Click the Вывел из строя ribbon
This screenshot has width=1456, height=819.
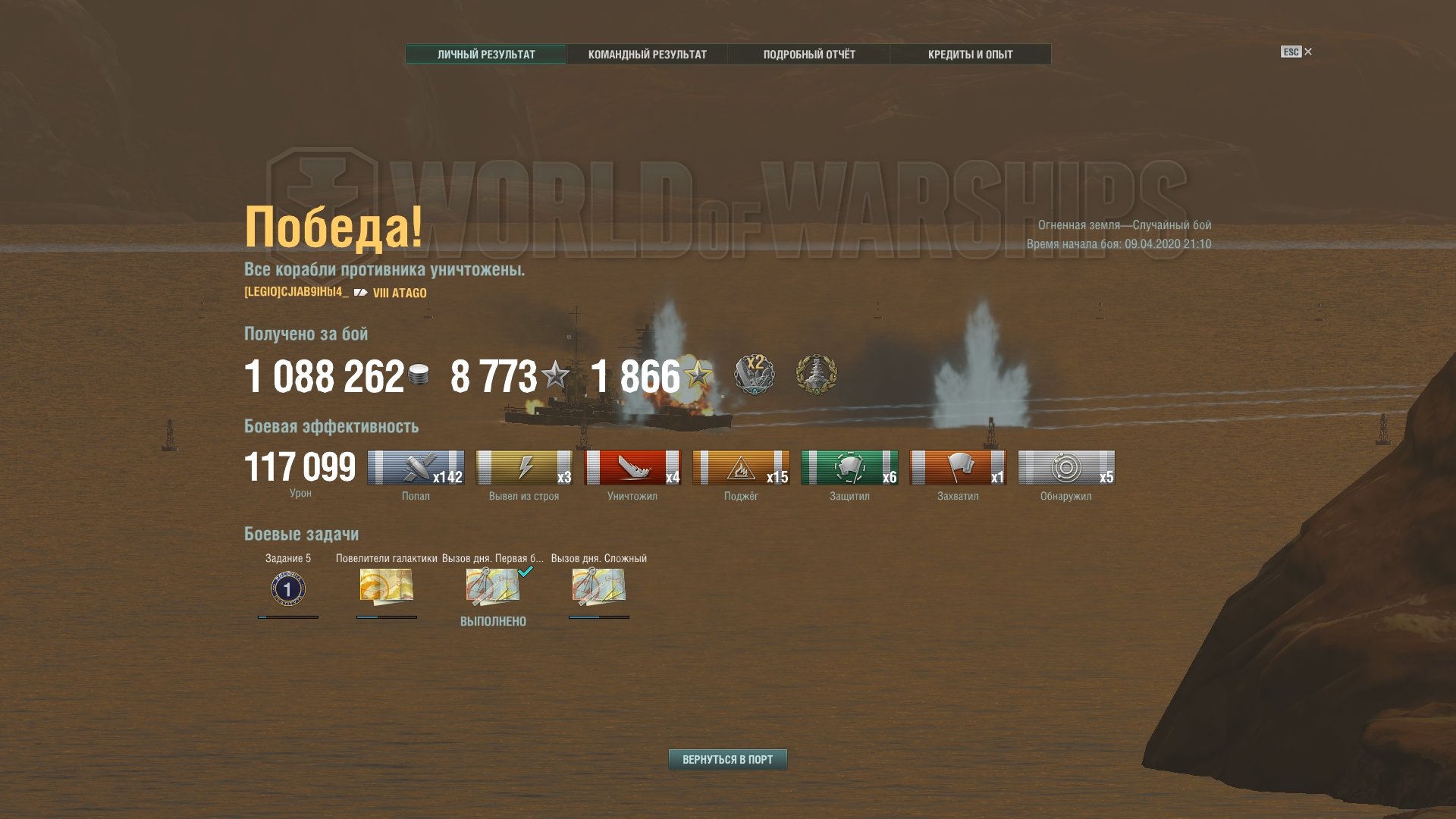(524, 468)
